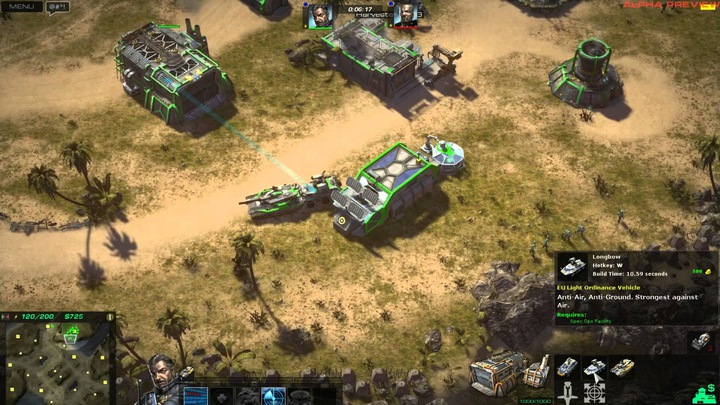This screenshot has width=720, height=405.
Task: Choose the first light vehicle build icon
Action: click(567, 367)
